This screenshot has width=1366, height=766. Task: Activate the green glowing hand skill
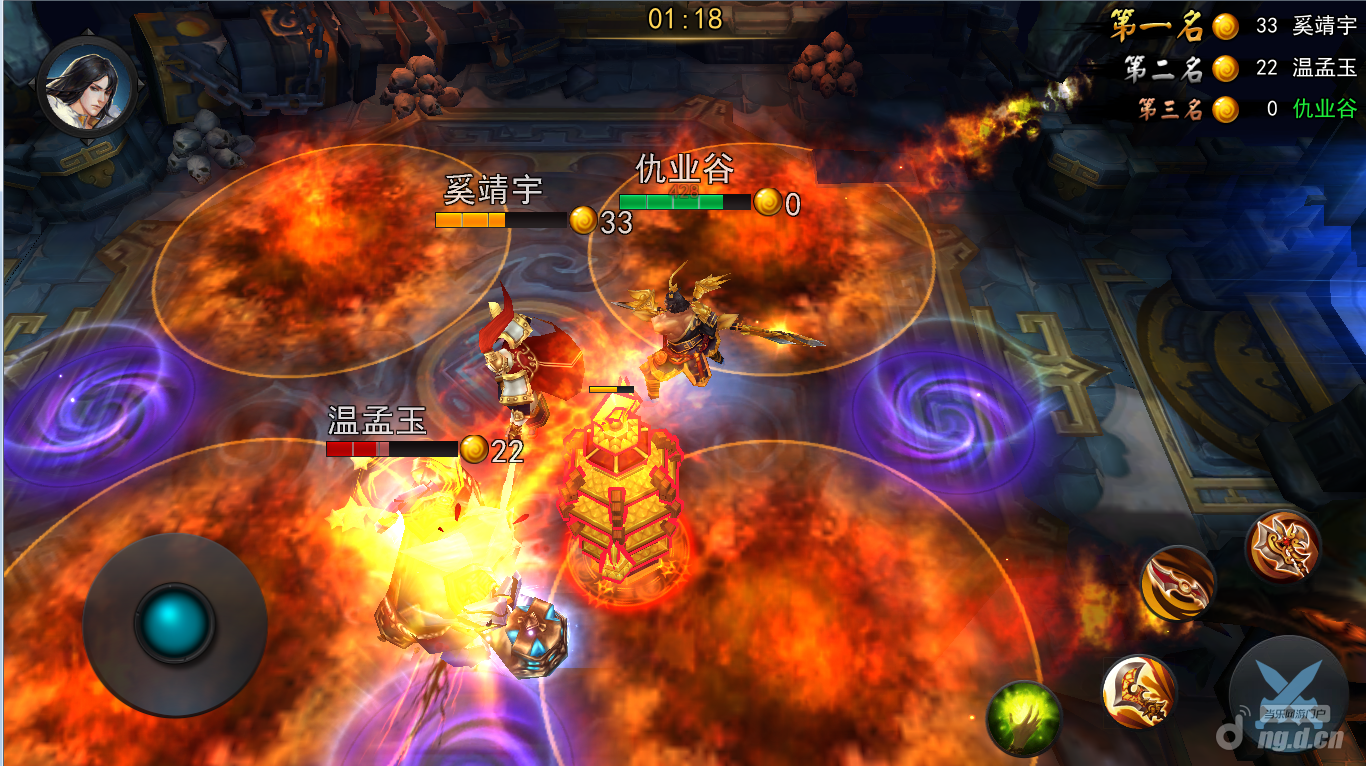coord(1023,716)
